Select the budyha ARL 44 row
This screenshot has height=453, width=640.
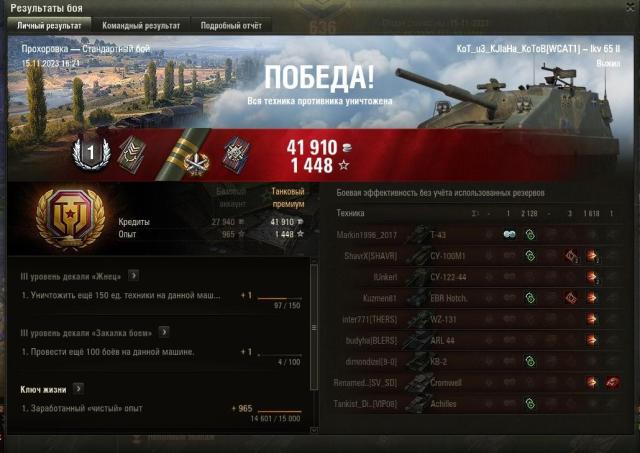[470, 341]
